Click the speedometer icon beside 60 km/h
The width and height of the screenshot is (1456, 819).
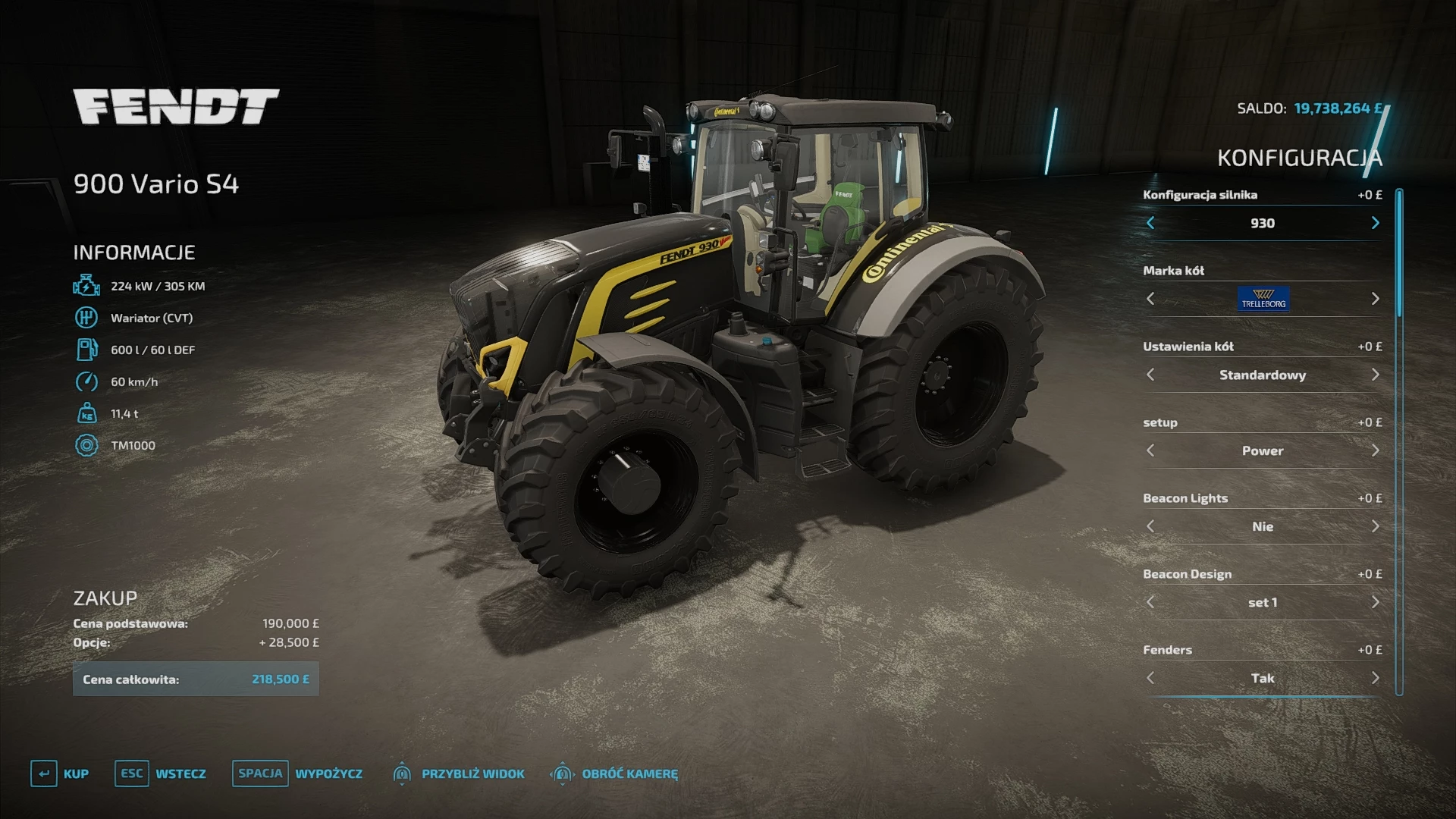86,381
